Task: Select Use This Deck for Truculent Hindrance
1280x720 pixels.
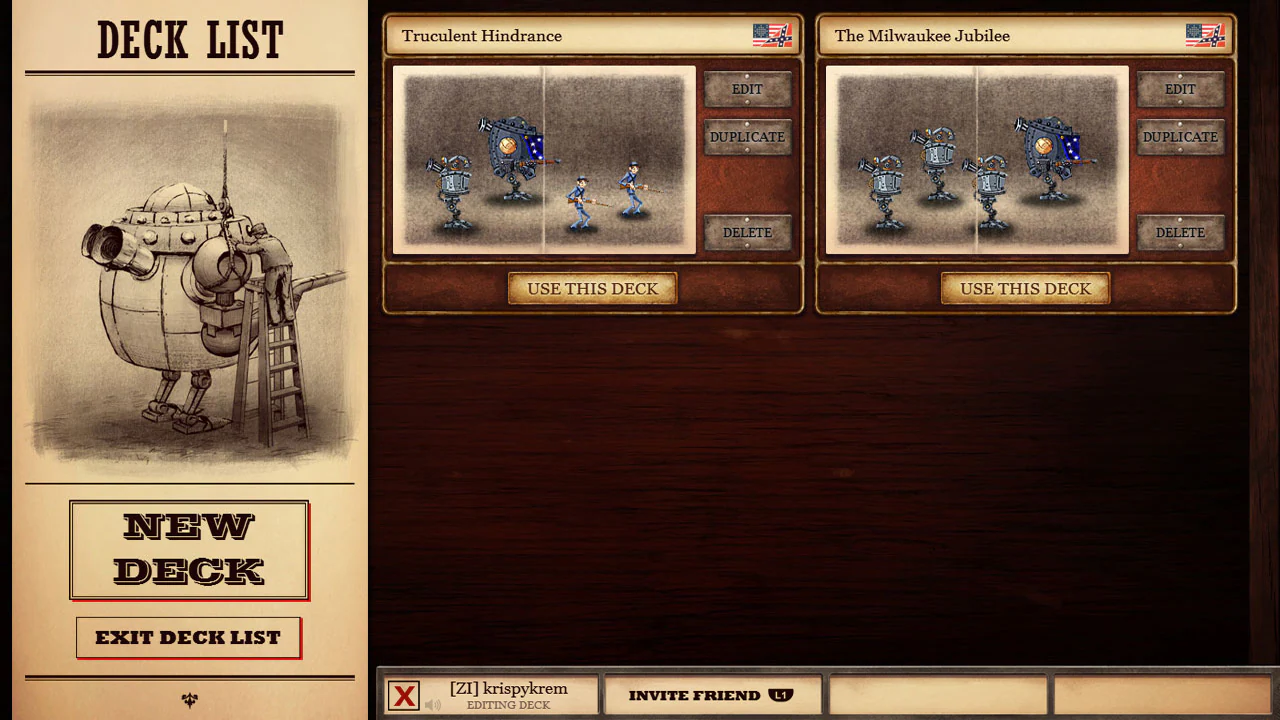Action: click(x=592, y=288)
